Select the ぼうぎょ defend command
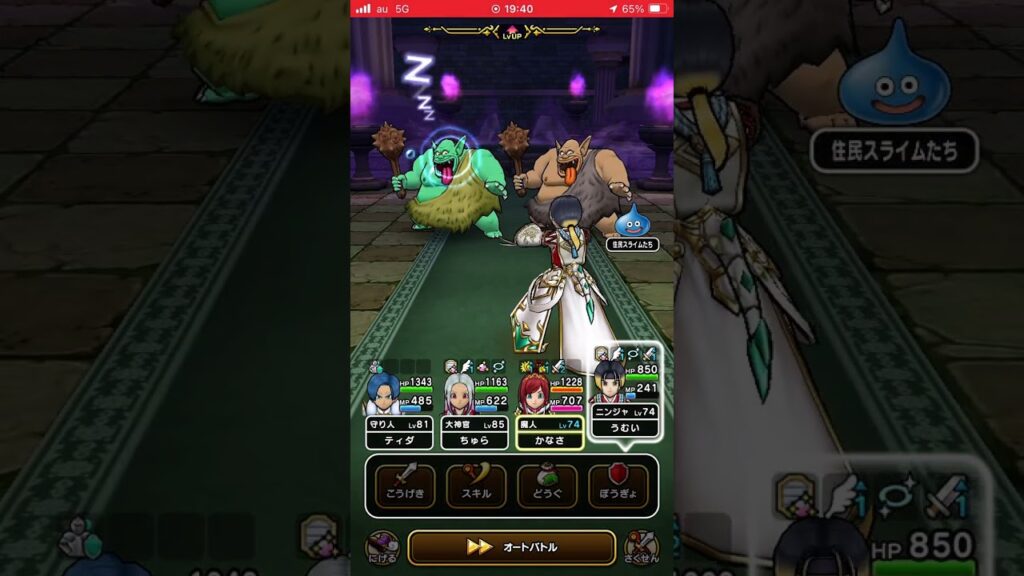The width and height of the screenshot is (1024, 576). (x=618, y=485)
